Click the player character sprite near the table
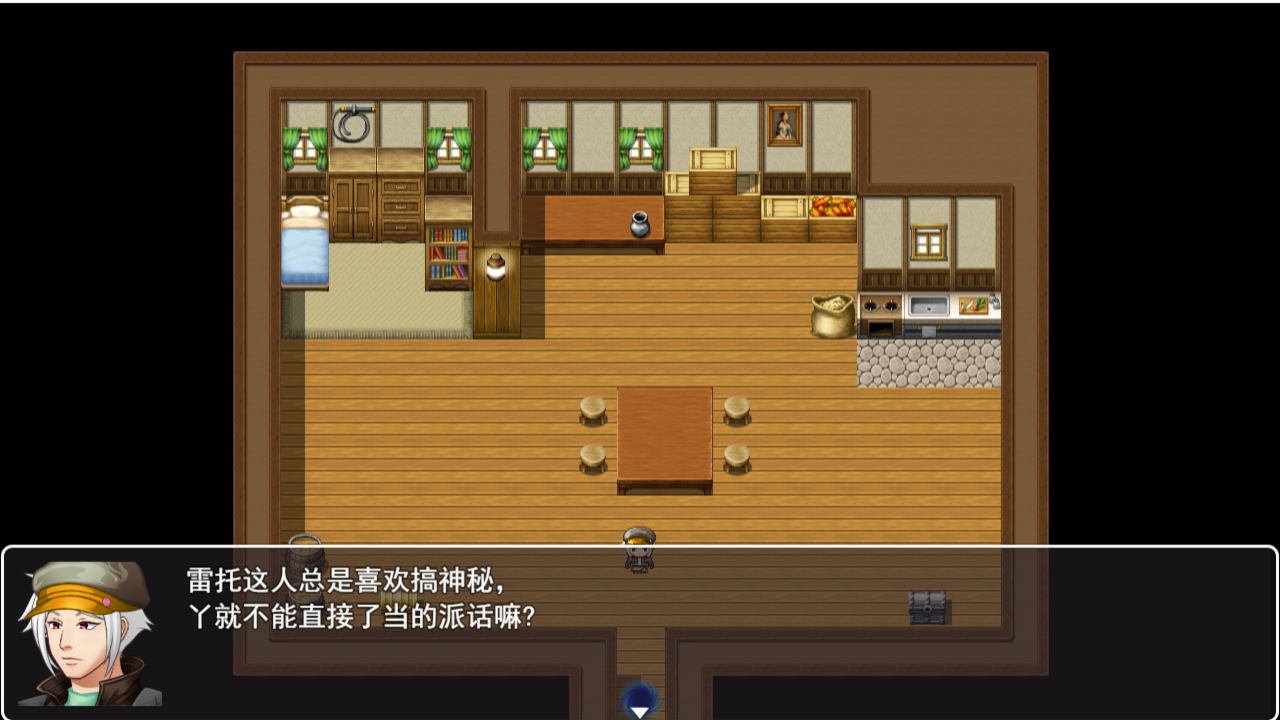This screenshot has height=720, width=1280. click(638, 551)
